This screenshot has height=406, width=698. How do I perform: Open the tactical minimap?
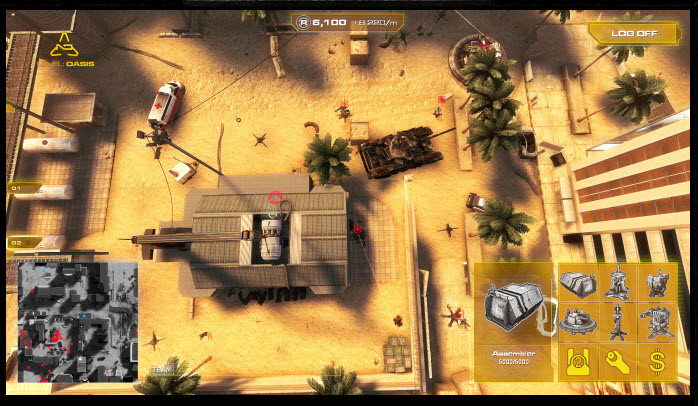tap(78, 322)
